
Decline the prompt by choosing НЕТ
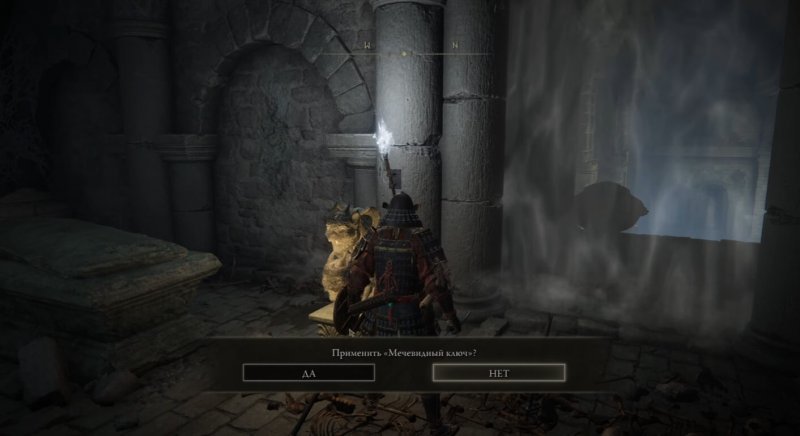499,372
